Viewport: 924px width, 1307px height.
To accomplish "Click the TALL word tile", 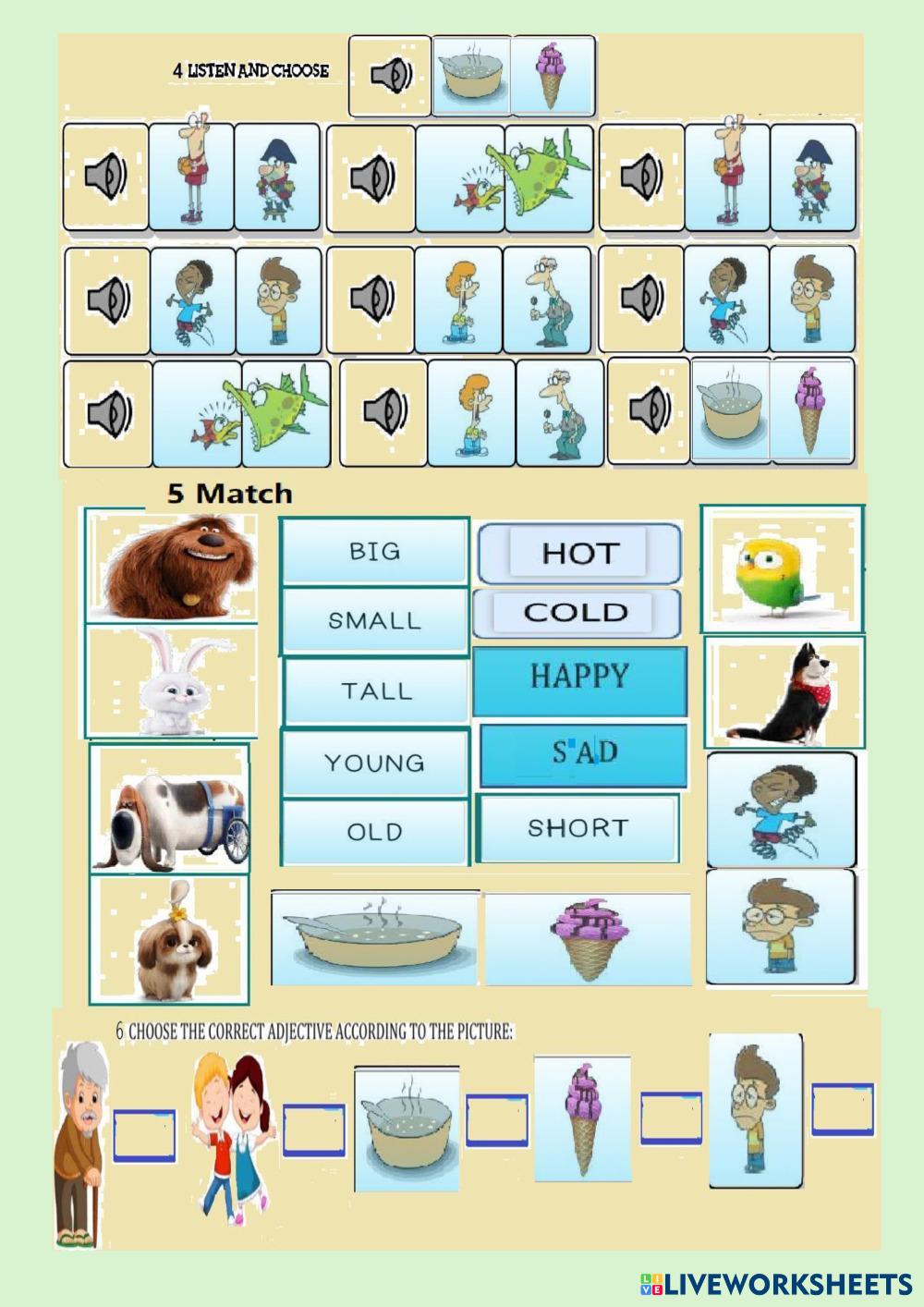I will point(376,690).
